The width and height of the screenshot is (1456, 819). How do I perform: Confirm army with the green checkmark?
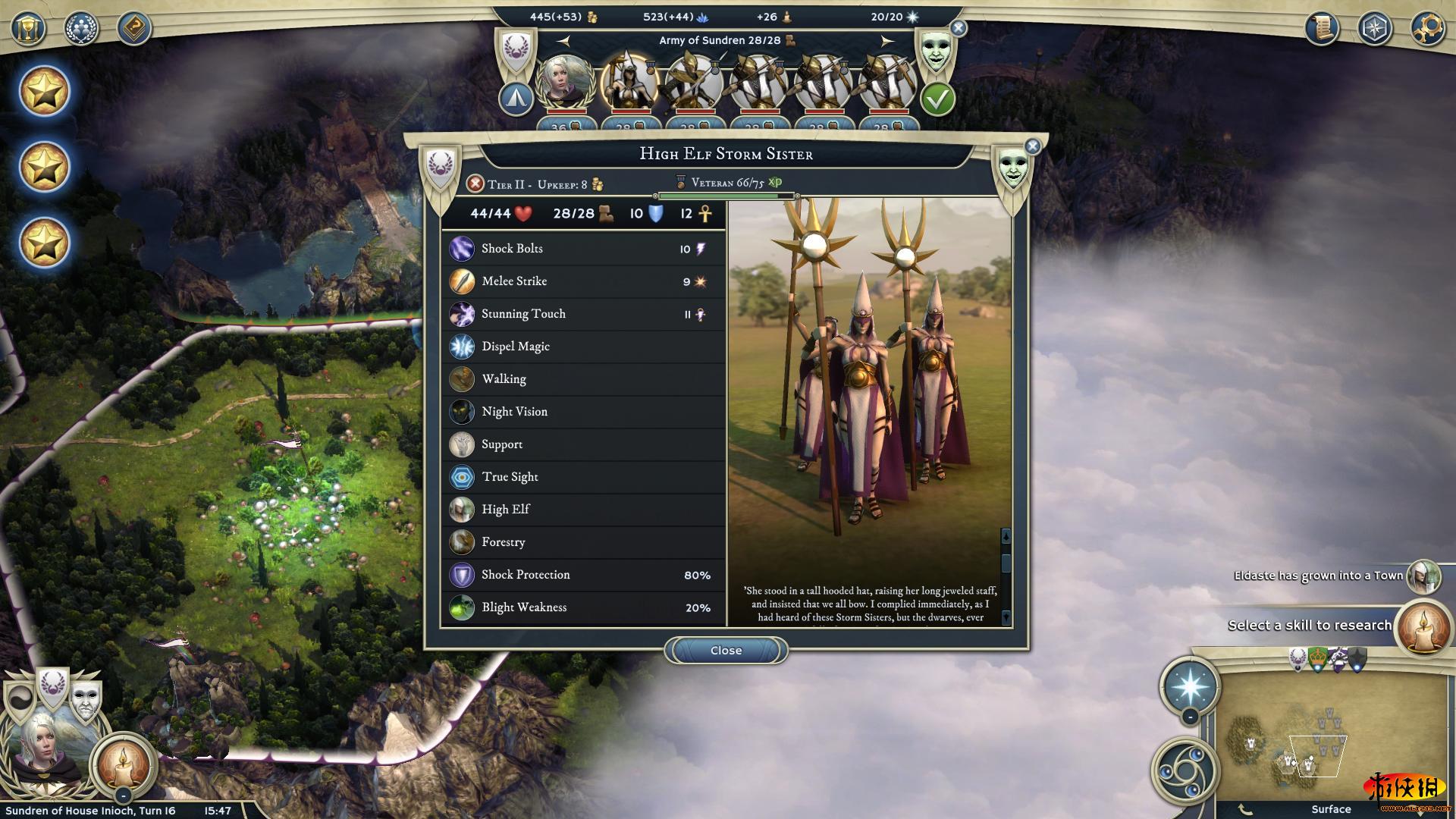(x=937, y=99)
